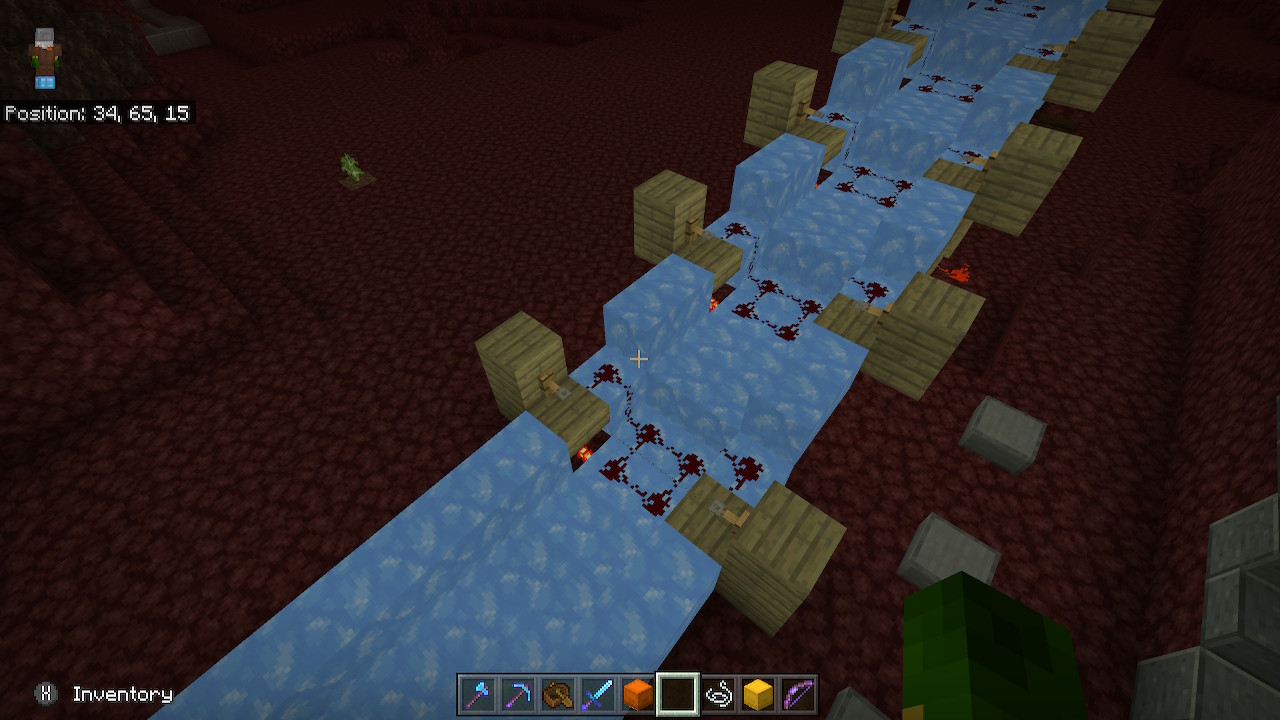Equip the enchanted purple bow slot
Screen dimensions: 1280x720
tap(798, 694)
